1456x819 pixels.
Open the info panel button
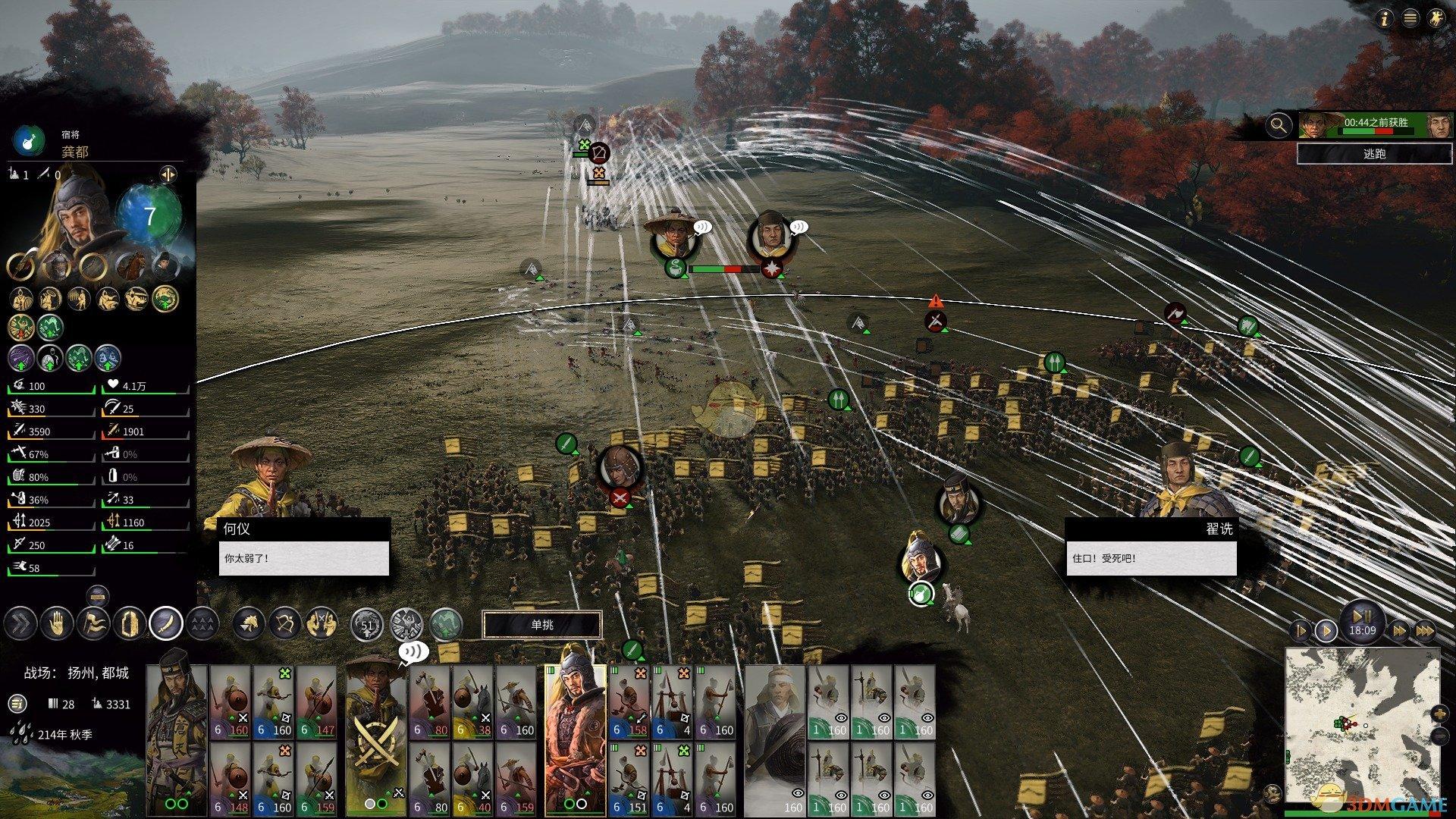[1385, 20]
